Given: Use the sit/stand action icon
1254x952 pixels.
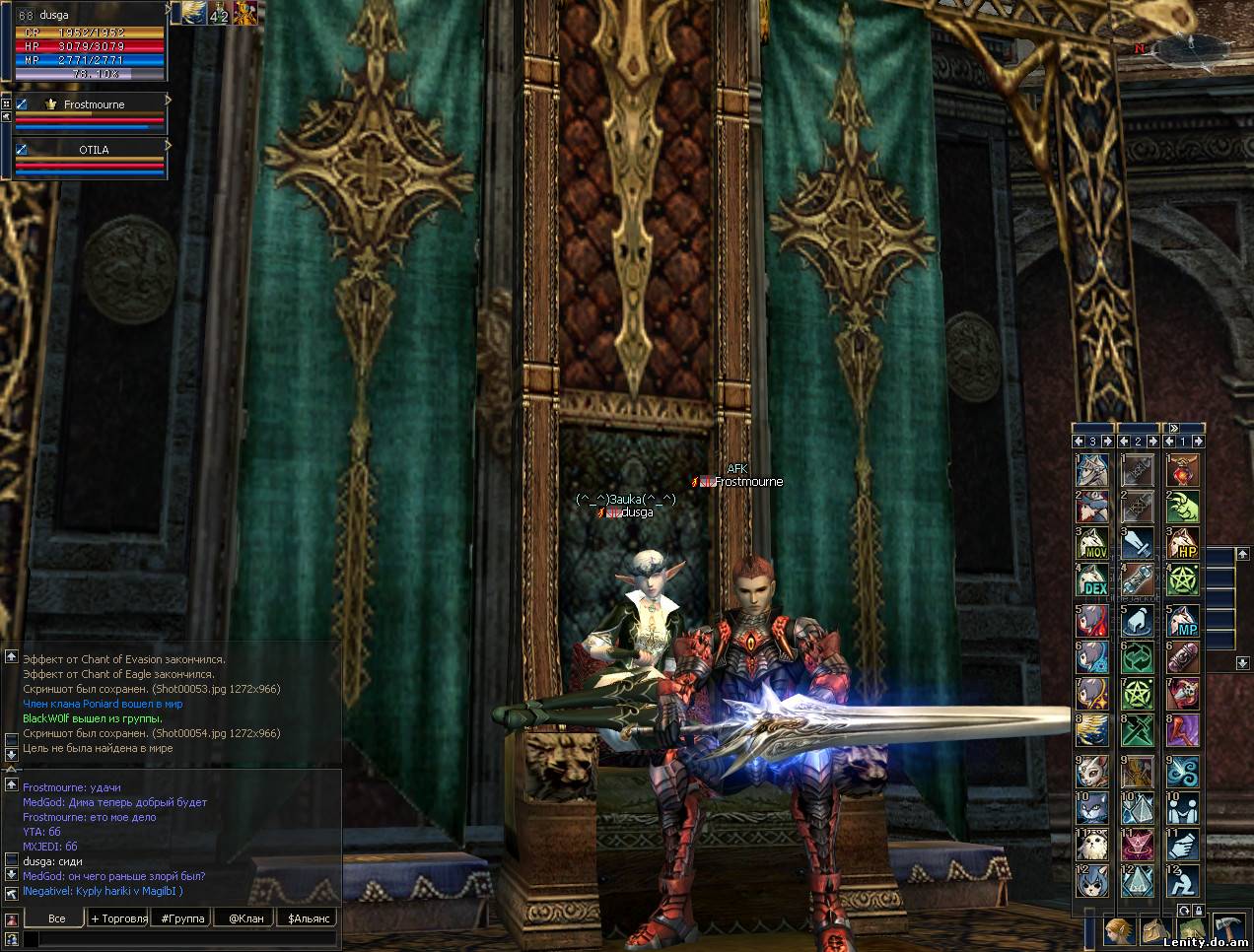Looking at the screenshot, I should pos(1183,880).
